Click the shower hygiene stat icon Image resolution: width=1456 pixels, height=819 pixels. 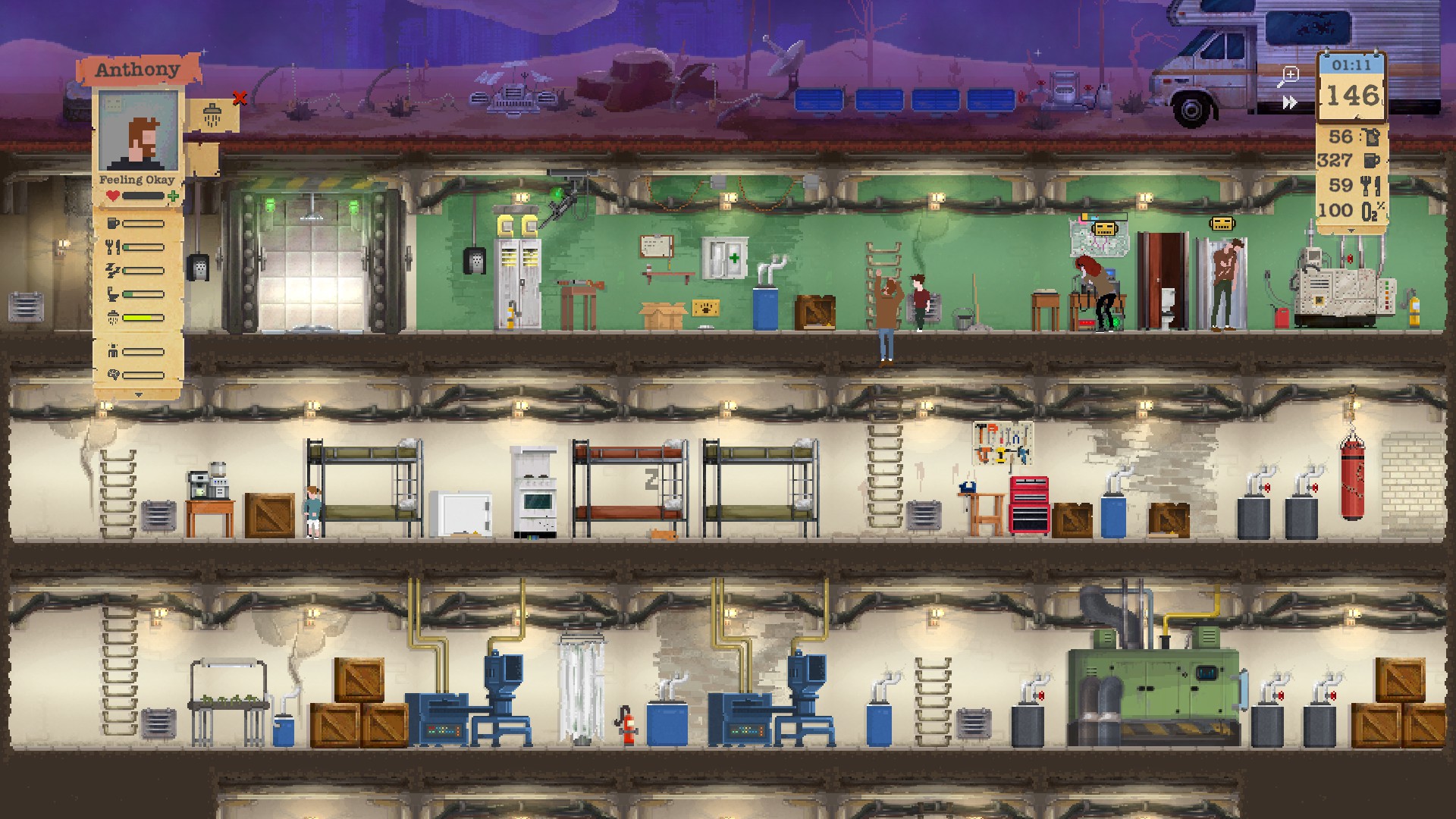pos(113,315)
